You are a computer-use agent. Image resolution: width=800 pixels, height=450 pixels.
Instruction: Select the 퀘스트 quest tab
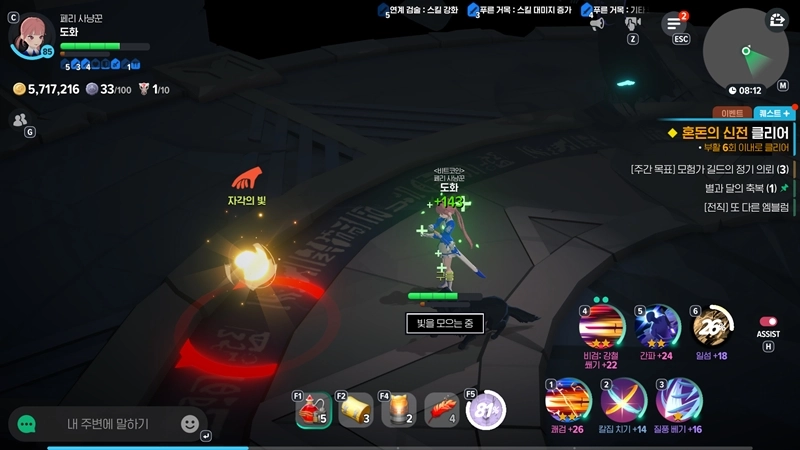[x=773, y=113]
